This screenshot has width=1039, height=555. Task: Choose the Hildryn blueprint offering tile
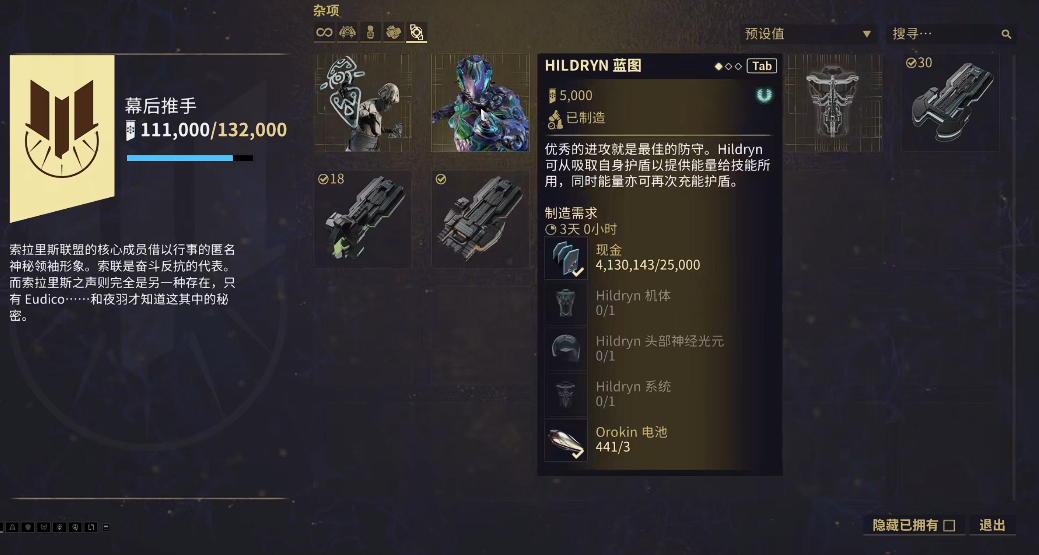(480, 103)
